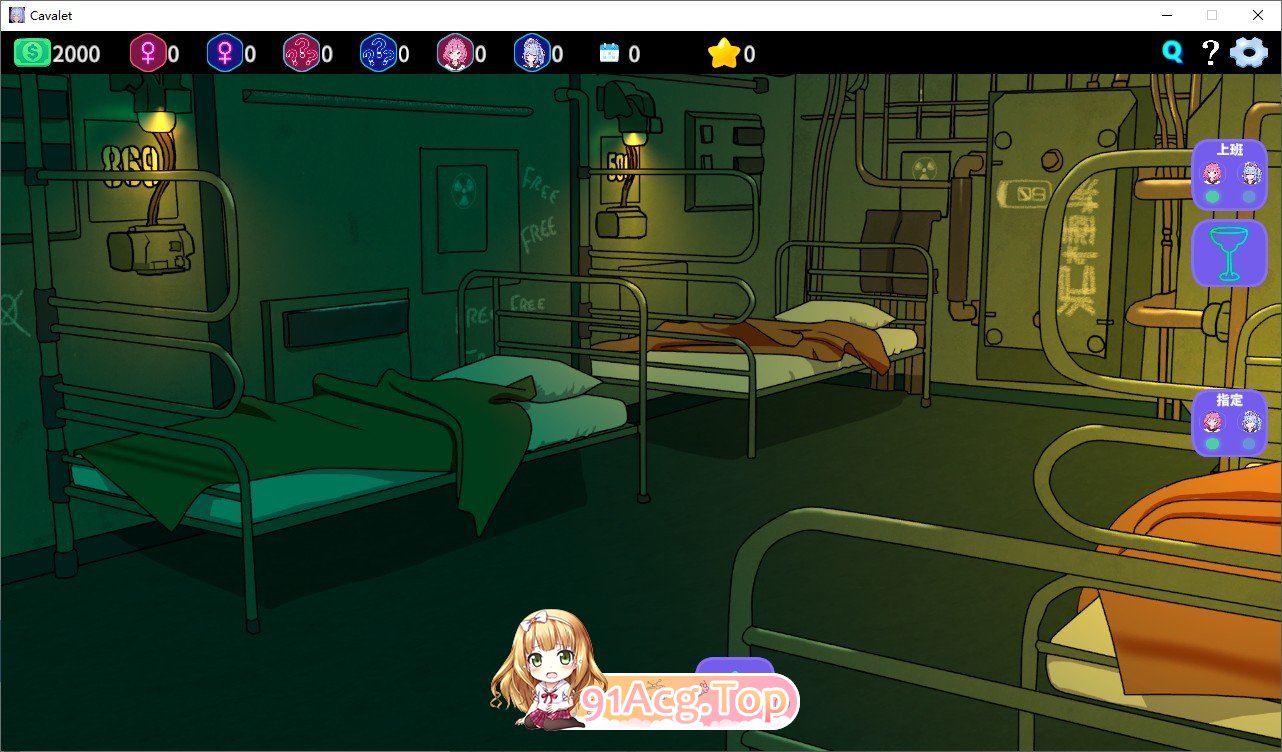Screen dimensions: 1282x752
Task: Open the magnifying glass search tool
Action: click(x=1172, y=53)
